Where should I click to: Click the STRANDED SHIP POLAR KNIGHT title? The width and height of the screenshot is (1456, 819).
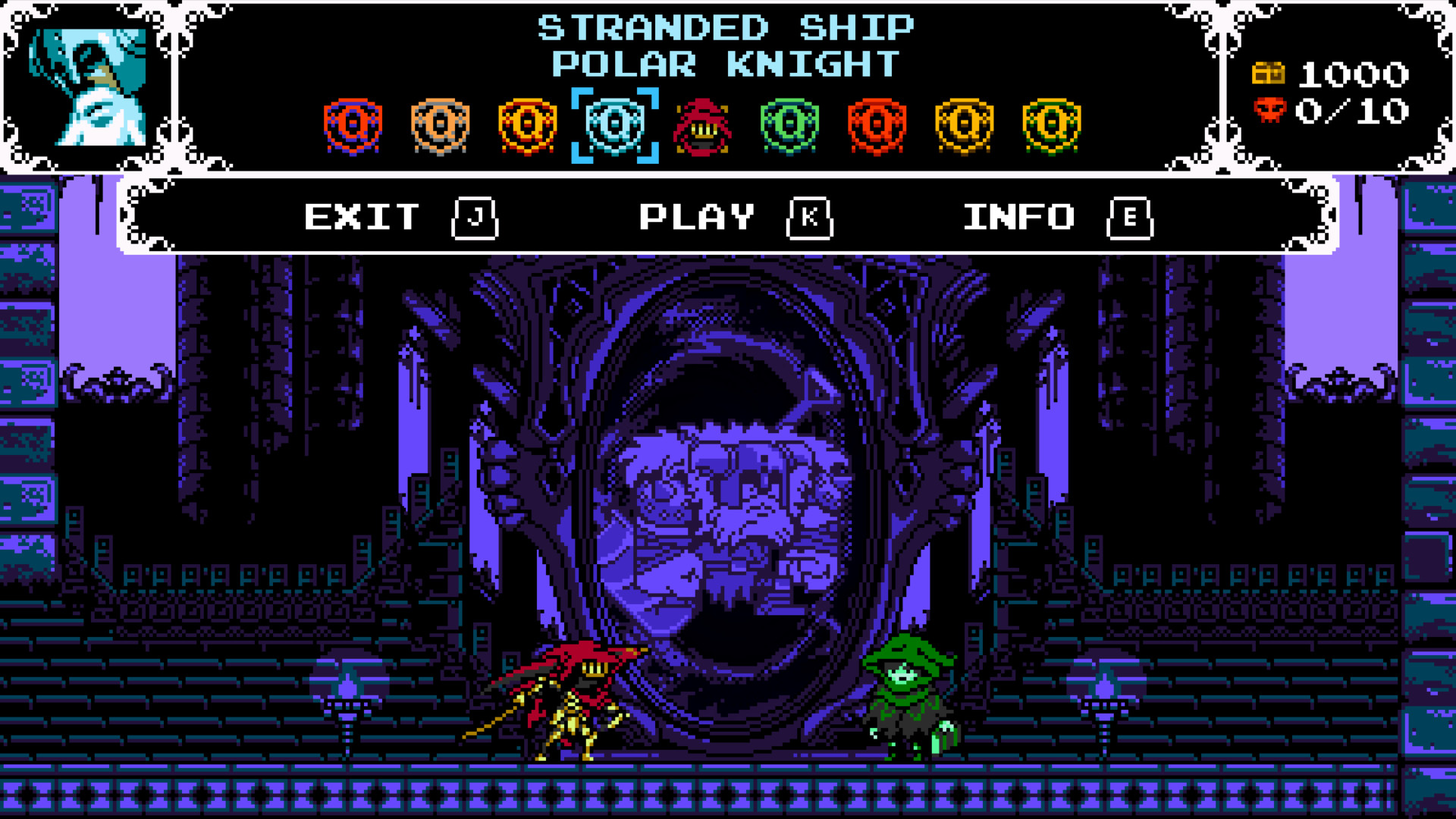tap(726, 45)
